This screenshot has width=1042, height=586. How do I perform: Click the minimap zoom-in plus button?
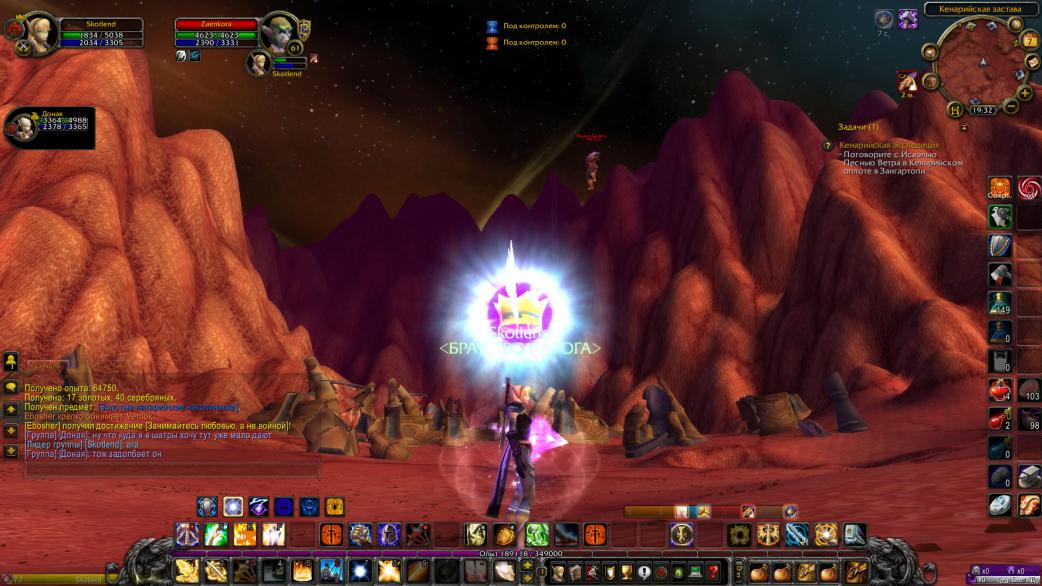click(x=1026, y=93)
